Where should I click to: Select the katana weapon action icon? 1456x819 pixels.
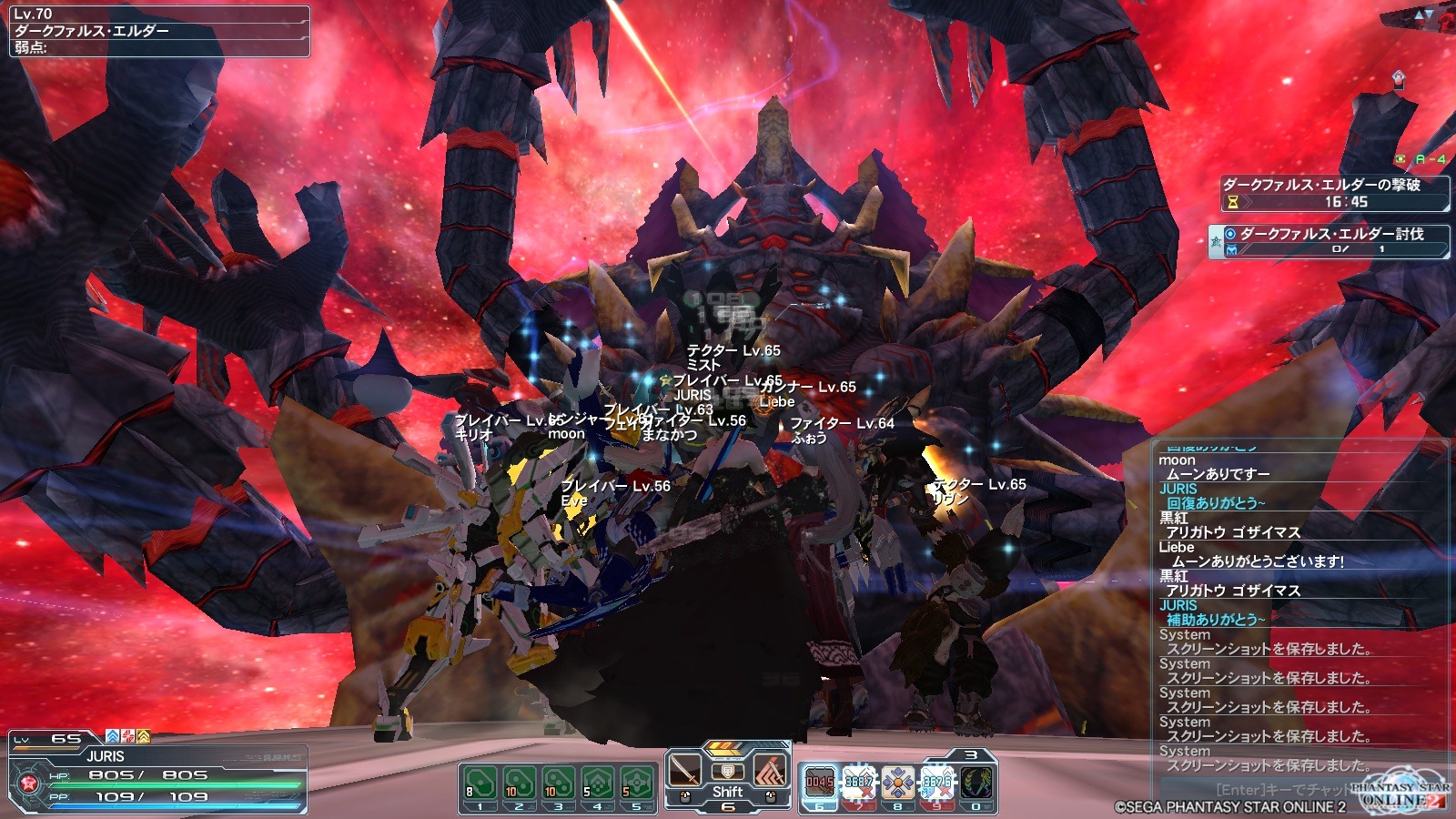685,773
